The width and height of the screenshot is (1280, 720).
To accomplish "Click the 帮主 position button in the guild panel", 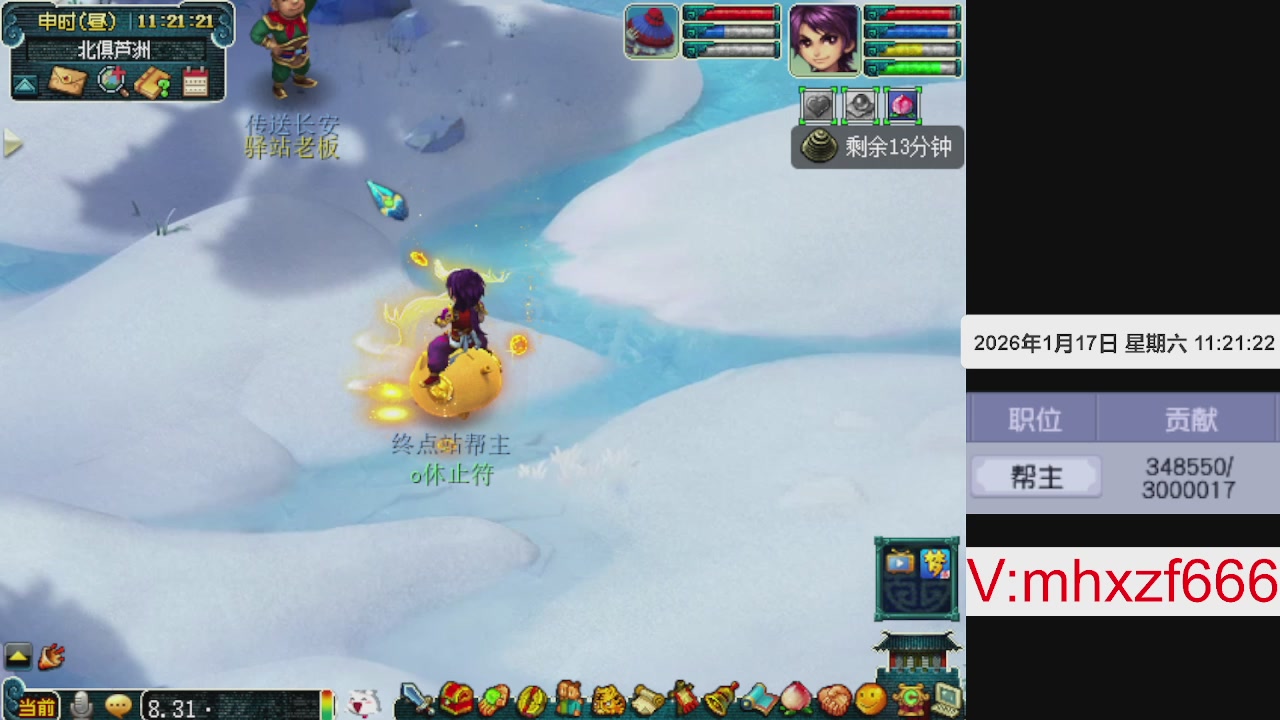I will [x=1035, y=477].
